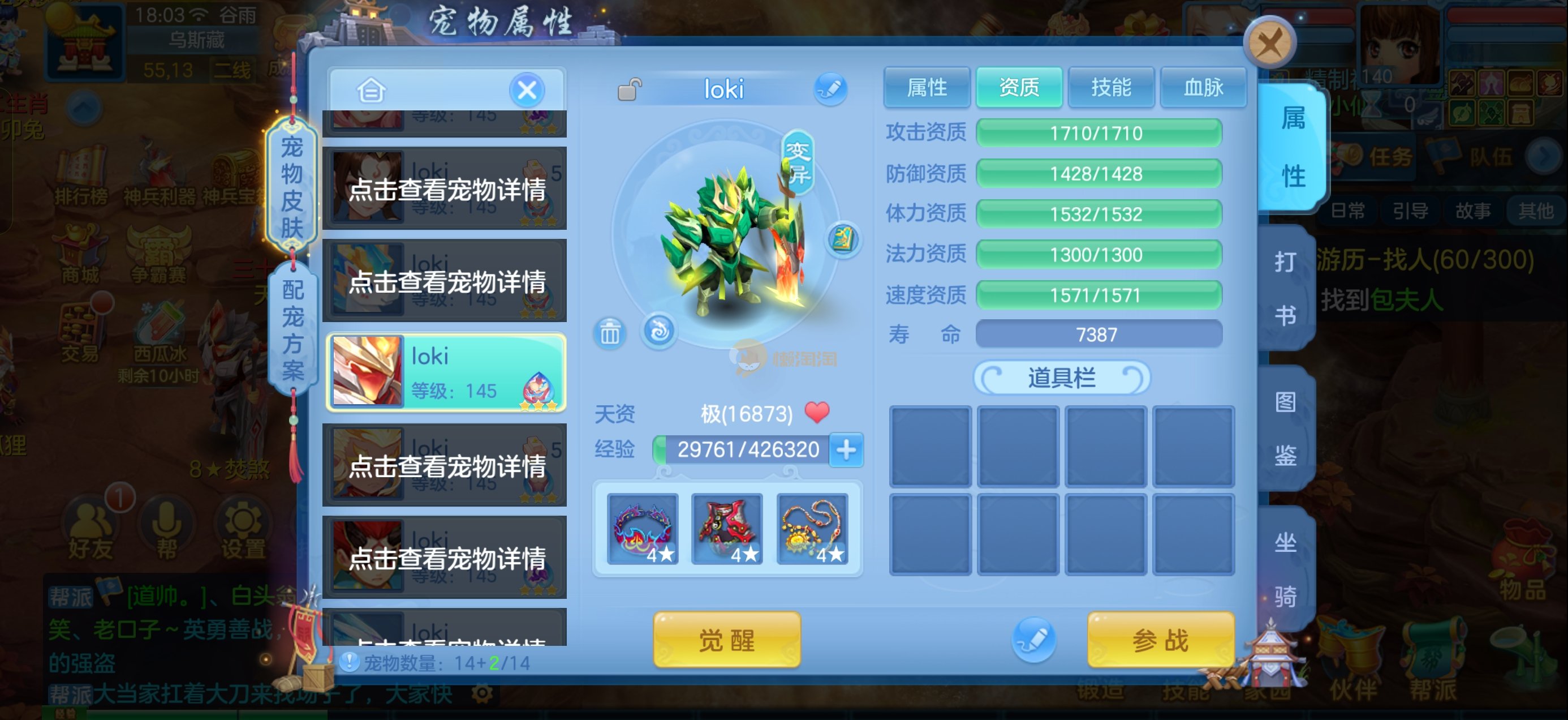Rename pet using pencil icon by name
The width and height of the screenshot is (1568, 720).
[x=830, y=89]
